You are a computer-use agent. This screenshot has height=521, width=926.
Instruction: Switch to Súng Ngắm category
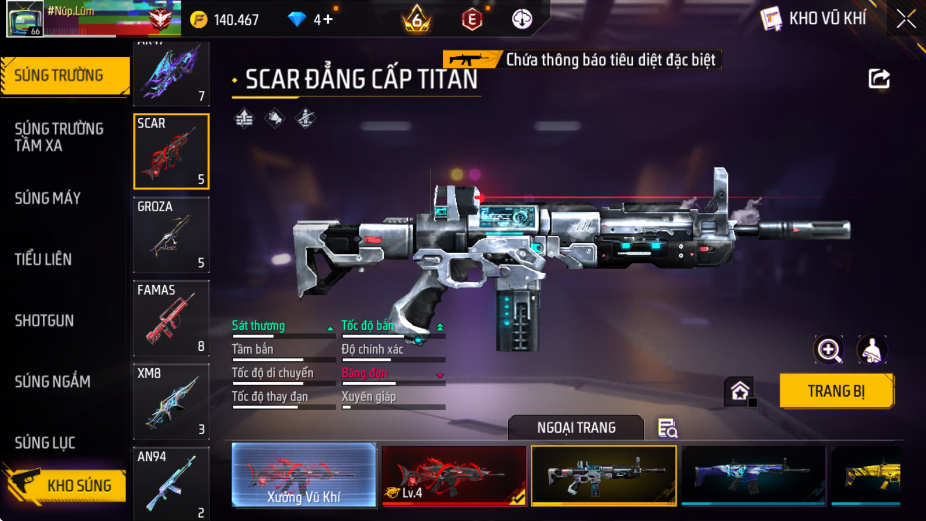tap(52, 382)
